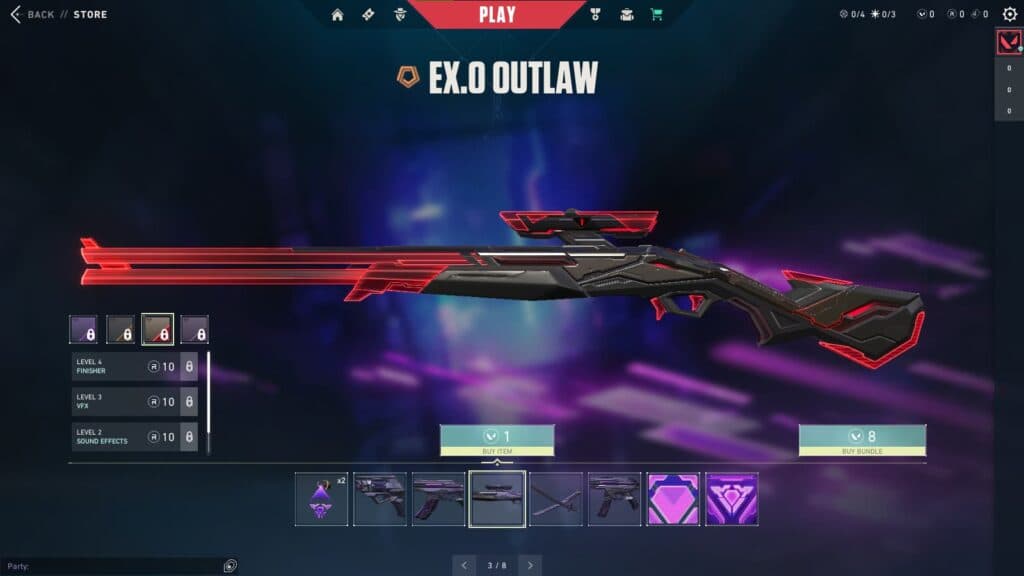Viewport: 1024px width, 576px height.
Task: View the sword melee thumbnail
Action: 556,499
